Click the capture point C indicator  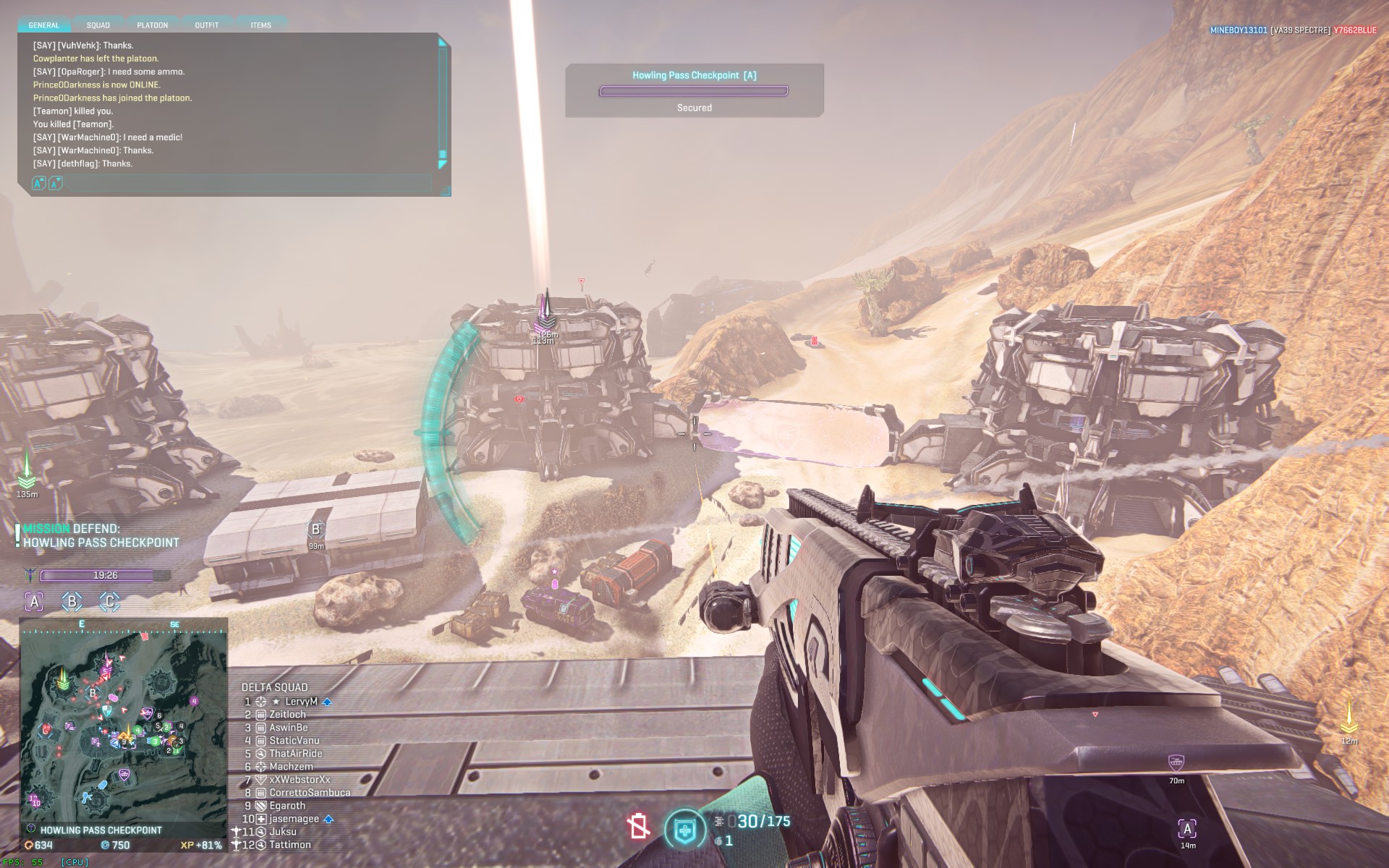[110, 601]
